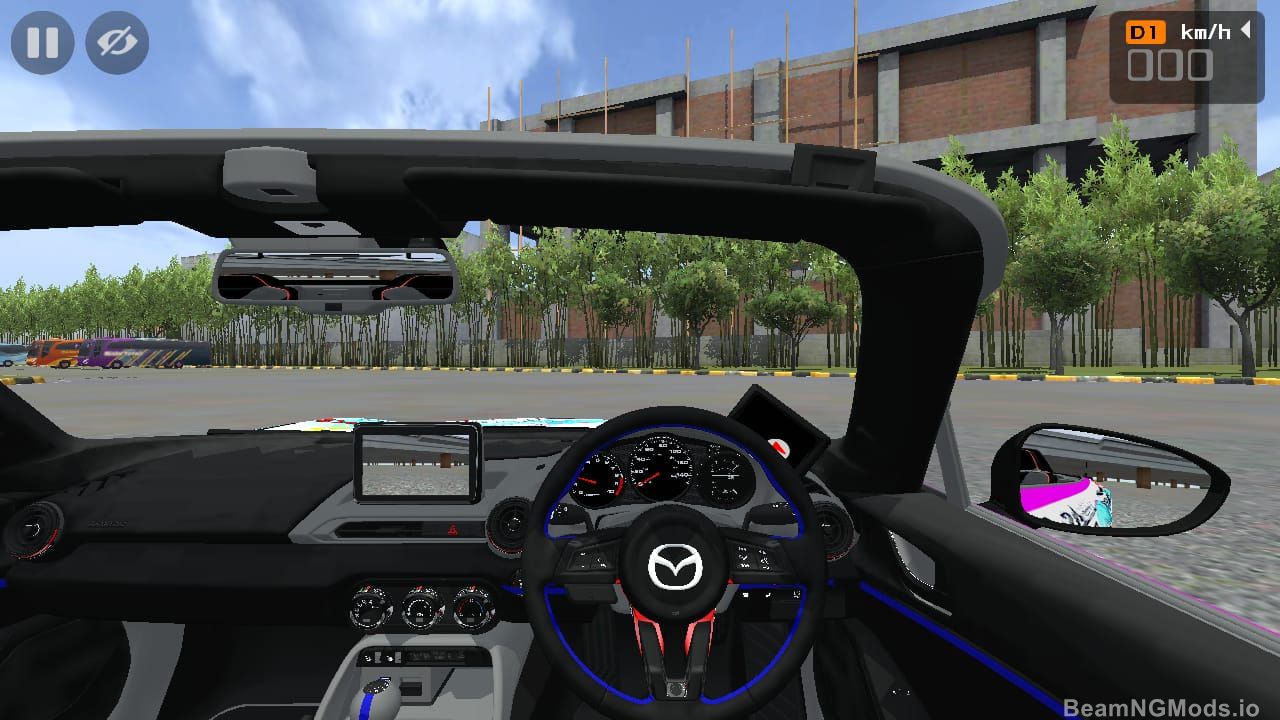Screen dimensions: 1280x720
Task: Toggle the crossed-out eye HUD visibility button
Action: click(117, 43)
